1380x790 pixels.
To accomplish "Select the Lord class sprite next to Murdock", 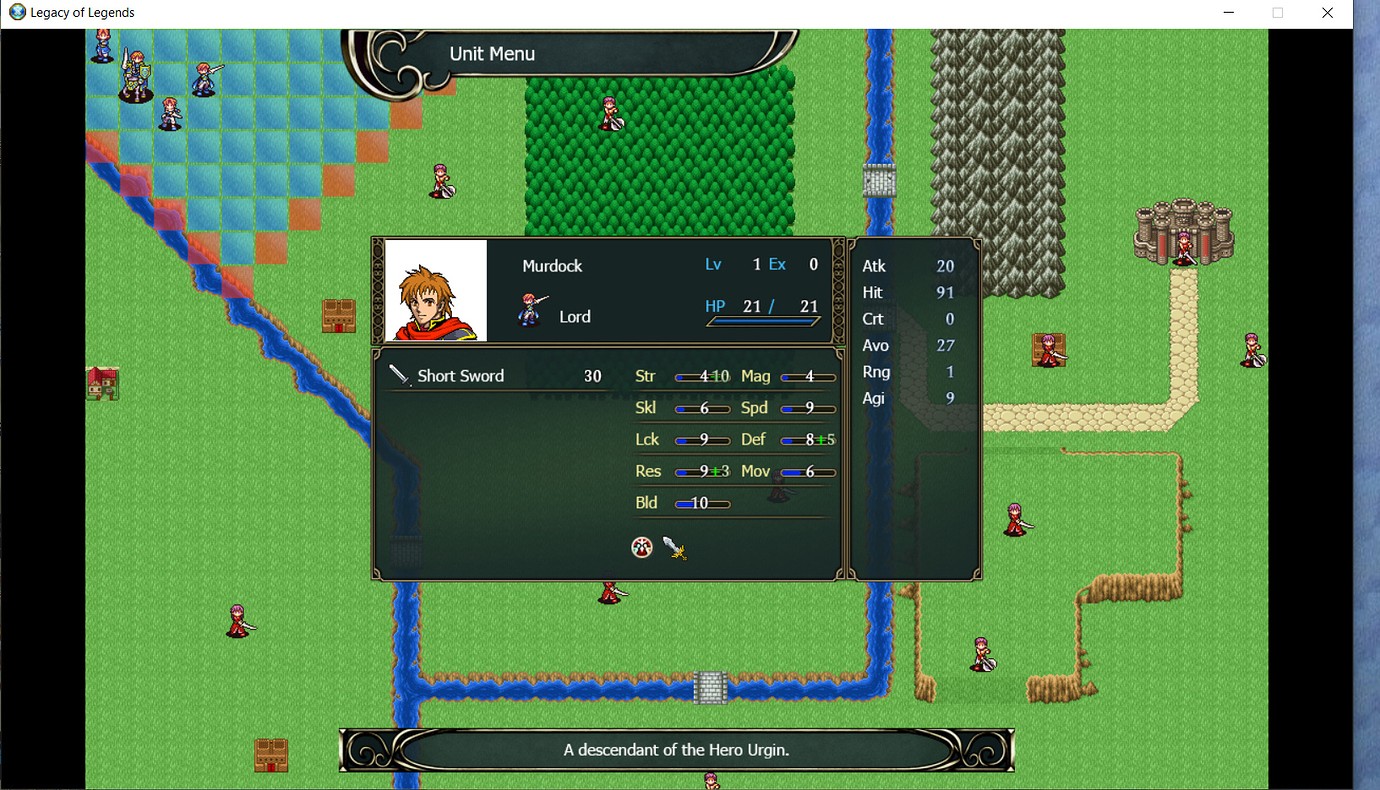I will (530, 311).
